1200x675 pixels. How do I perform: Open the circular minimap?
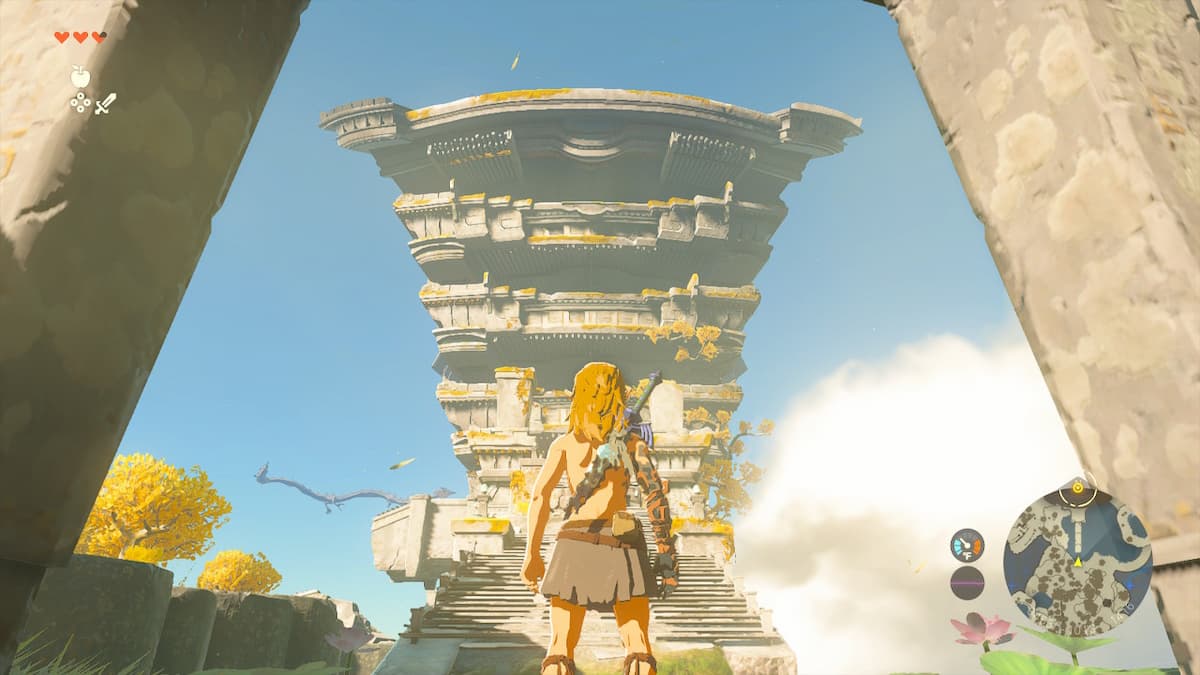point(1077,558)
